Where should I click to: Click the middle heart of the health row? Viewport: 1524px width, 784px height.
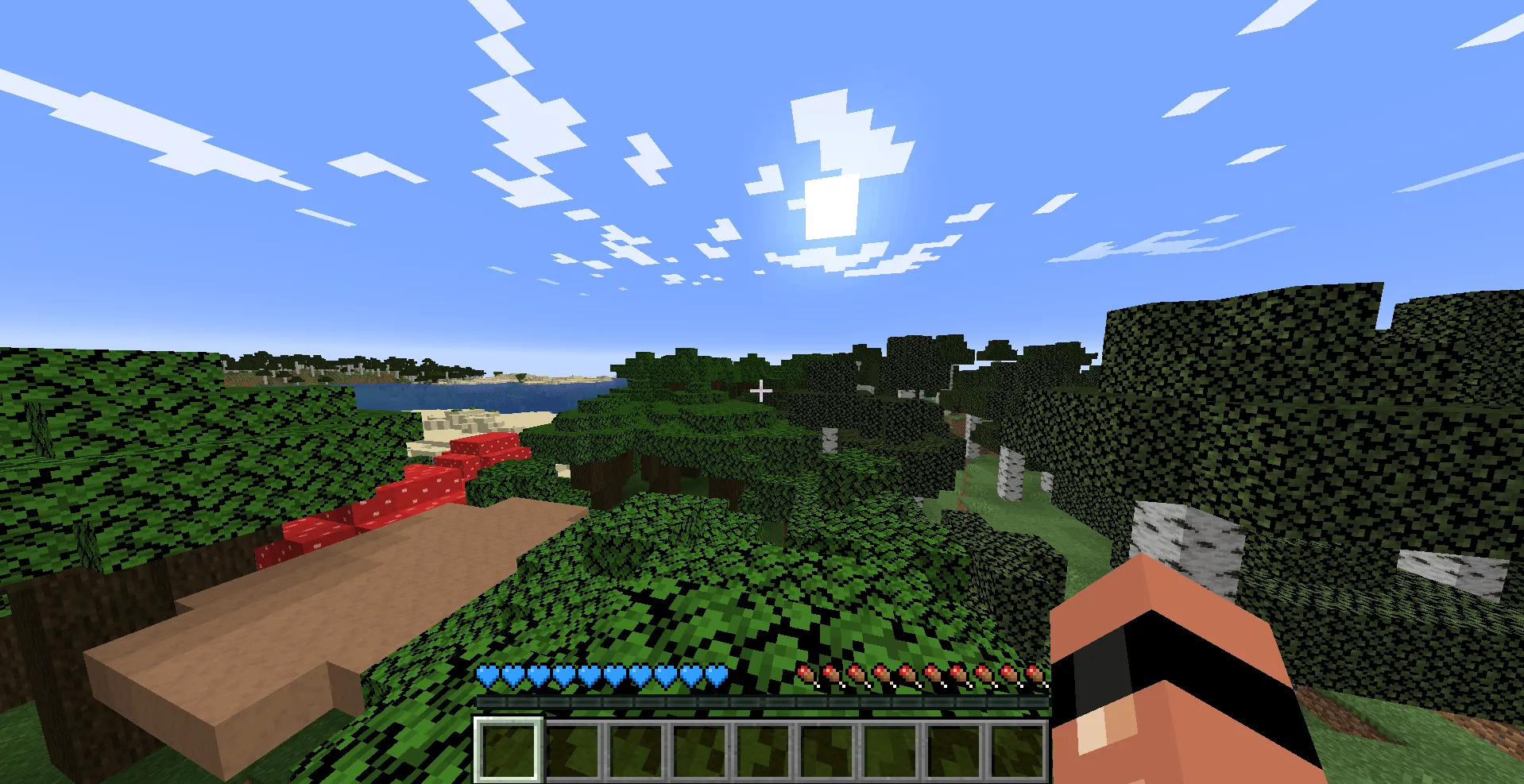tap(590, 674)
